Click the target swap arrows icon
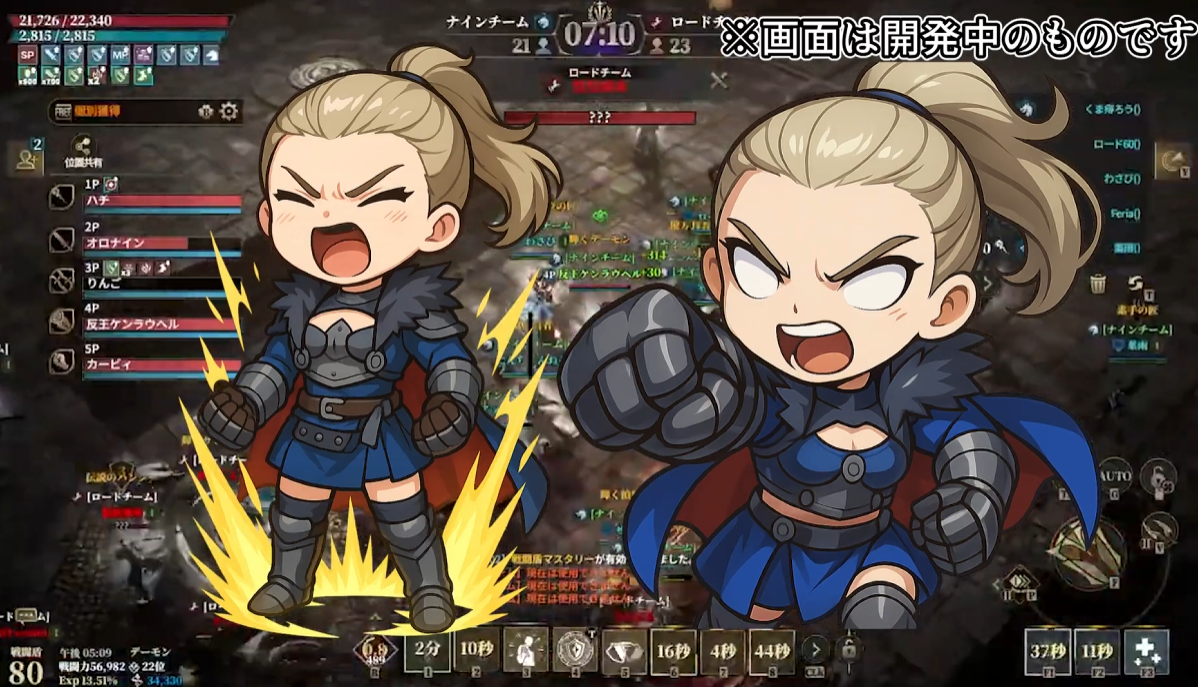The image size is (1198, 687). [1135, 285]
